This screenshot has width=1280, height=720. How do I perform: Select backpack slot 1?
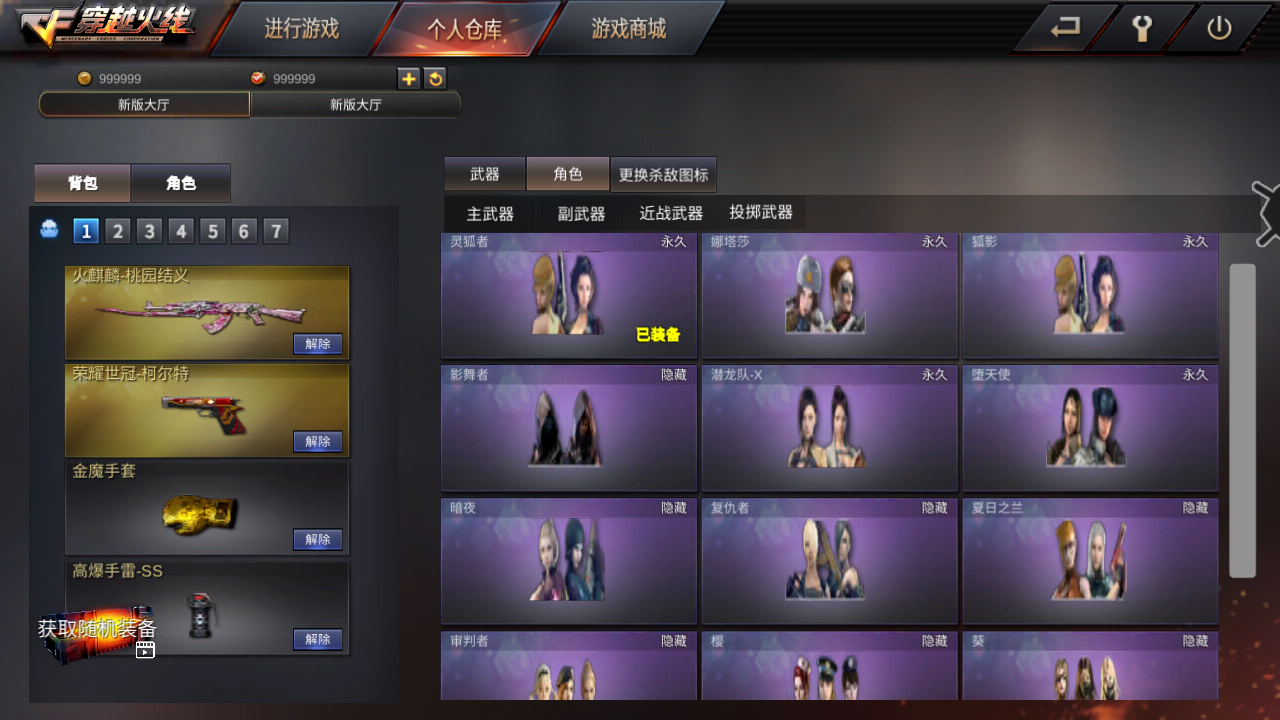click(x=86, y=230)
